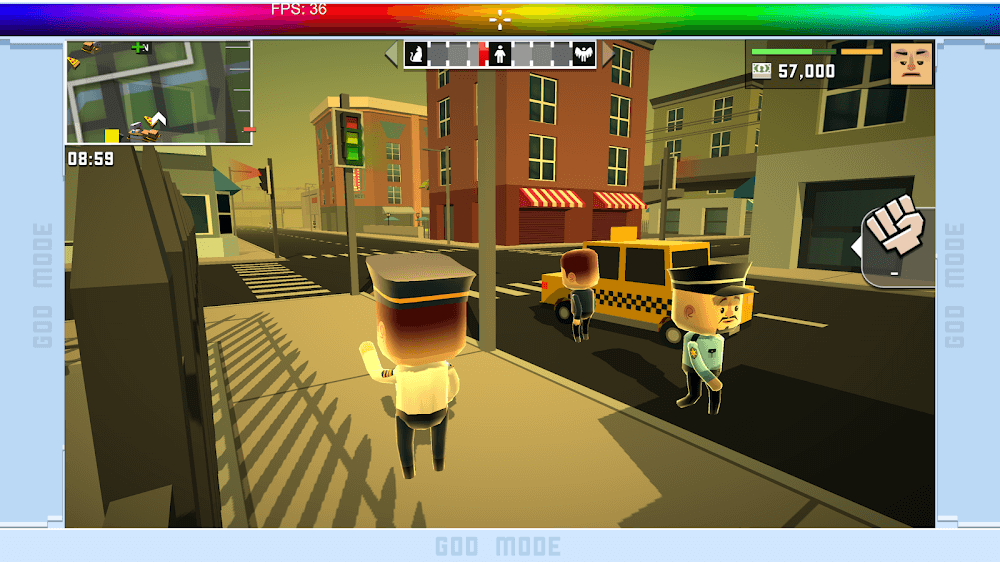Screen dimensions: 1000x562
Task: Click the winged angel icon on the meter
Action: (583, 54)
